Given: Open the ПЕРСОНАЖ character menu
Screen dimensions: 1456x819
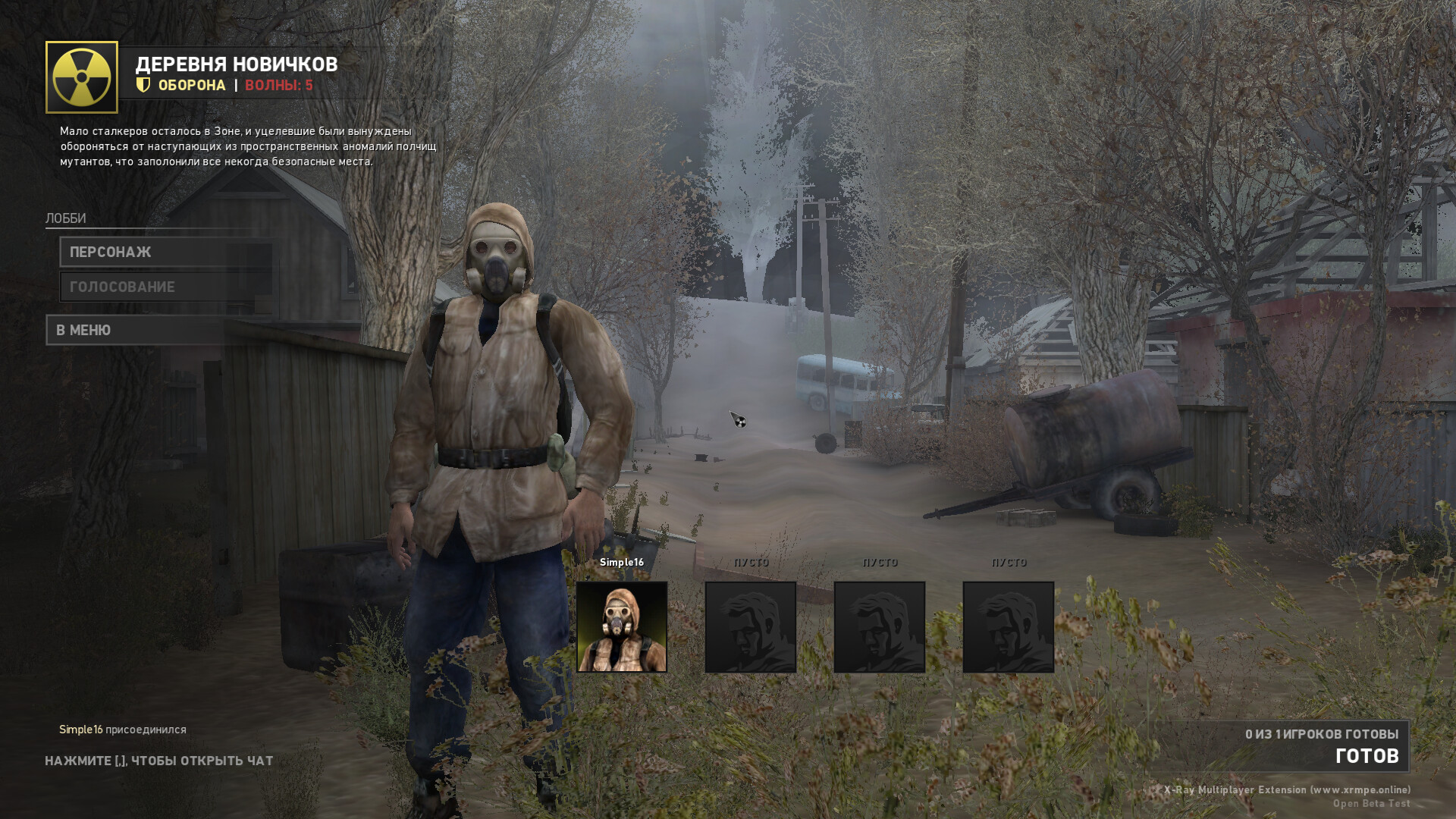Looking at the screenshot, I should [167, 252].
